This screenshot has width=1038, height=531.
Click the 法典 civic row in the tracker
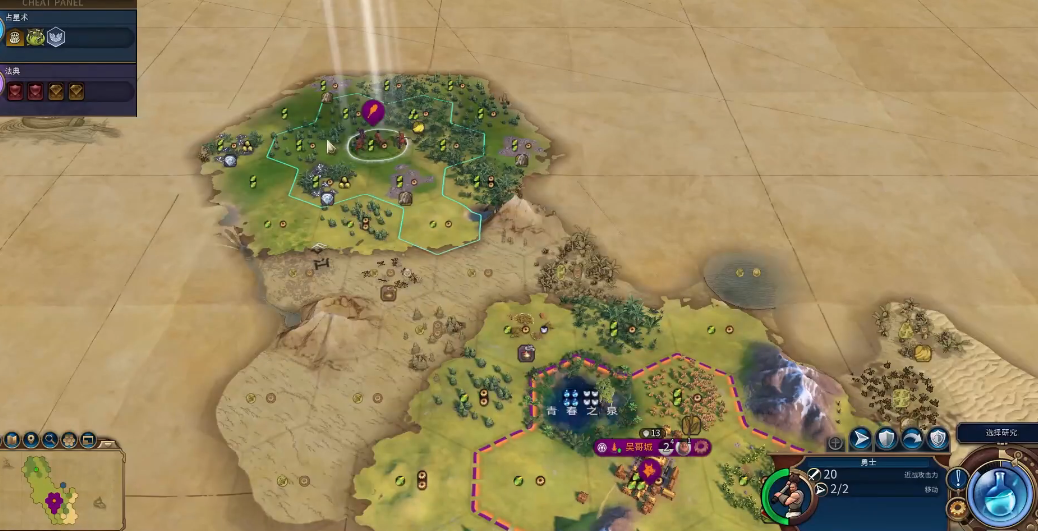click(x=70, y=90)
